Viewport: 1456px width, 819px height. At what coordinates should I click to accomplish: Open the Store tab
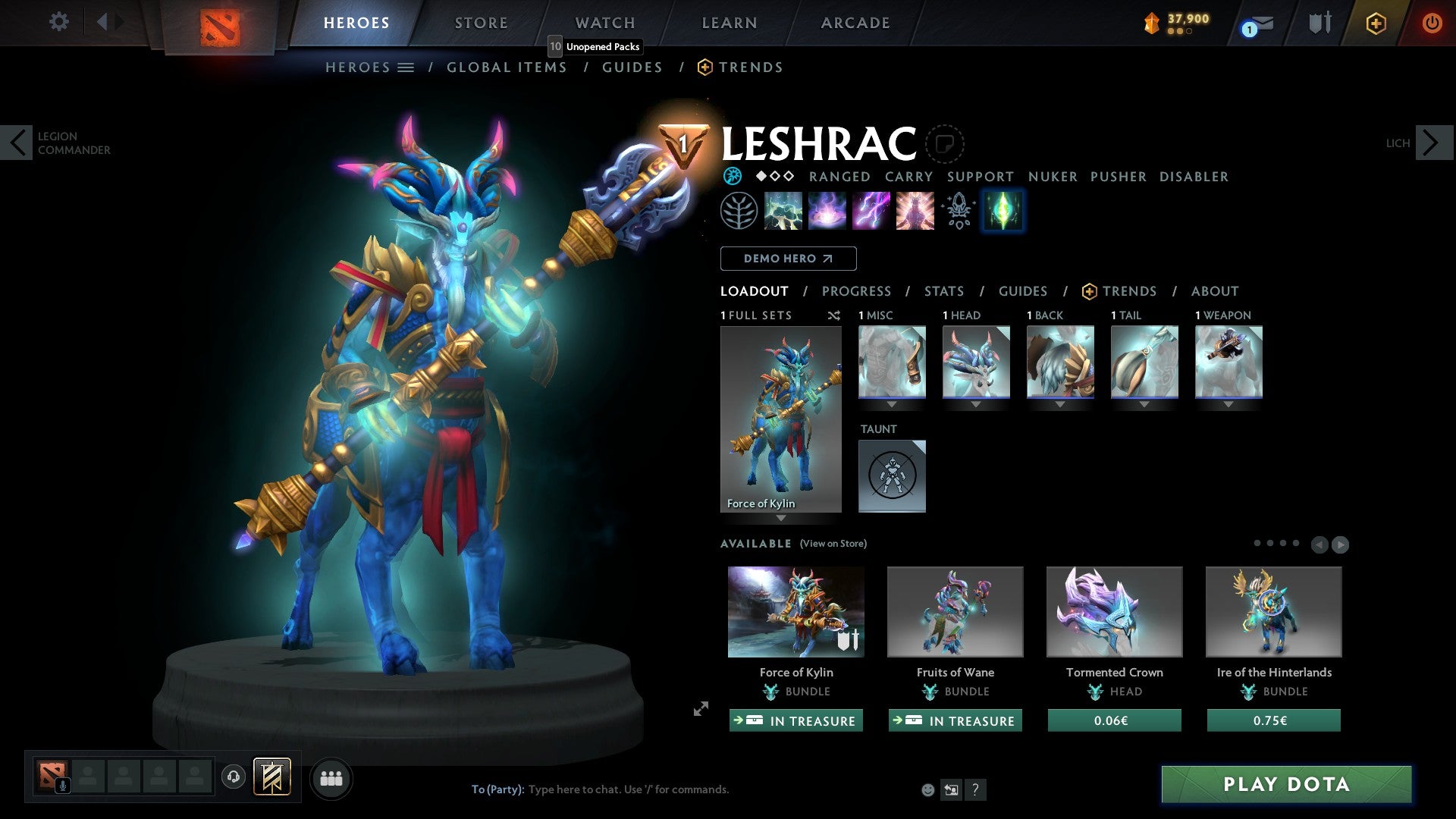click(x=481, y=23)
